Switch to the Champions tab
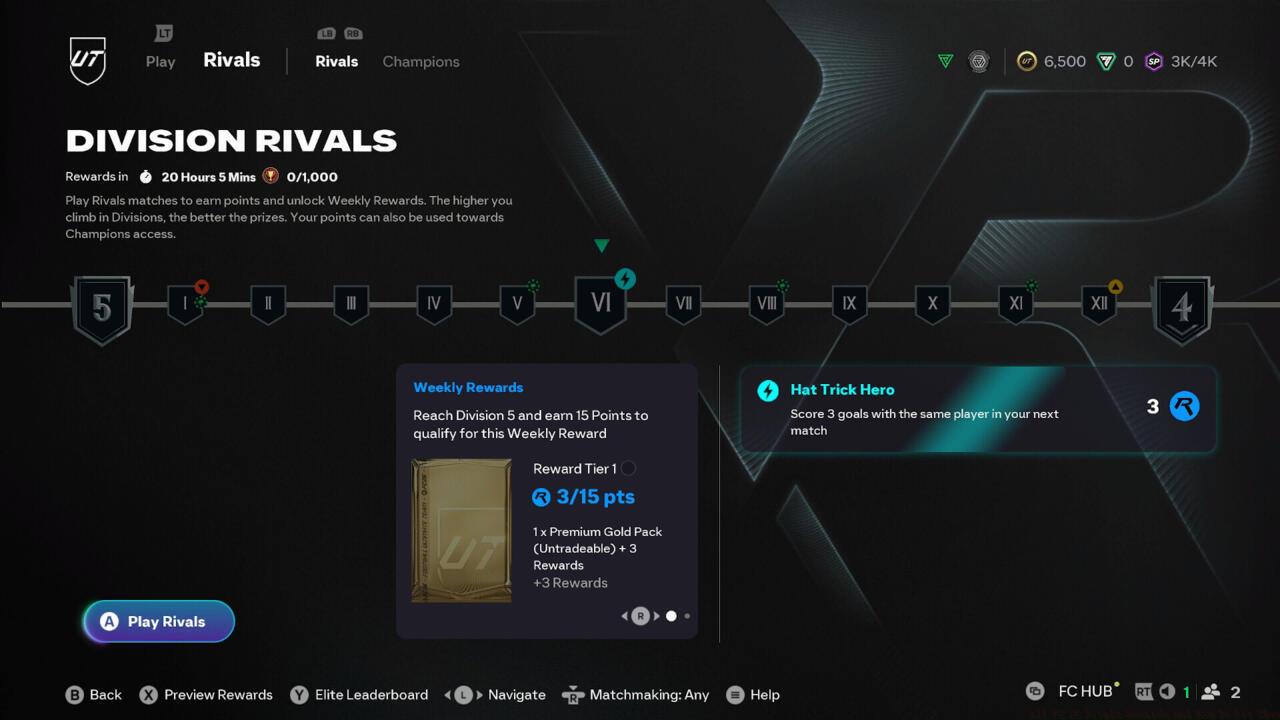This screenshot has height=720, width=1280. click(420, 61)
